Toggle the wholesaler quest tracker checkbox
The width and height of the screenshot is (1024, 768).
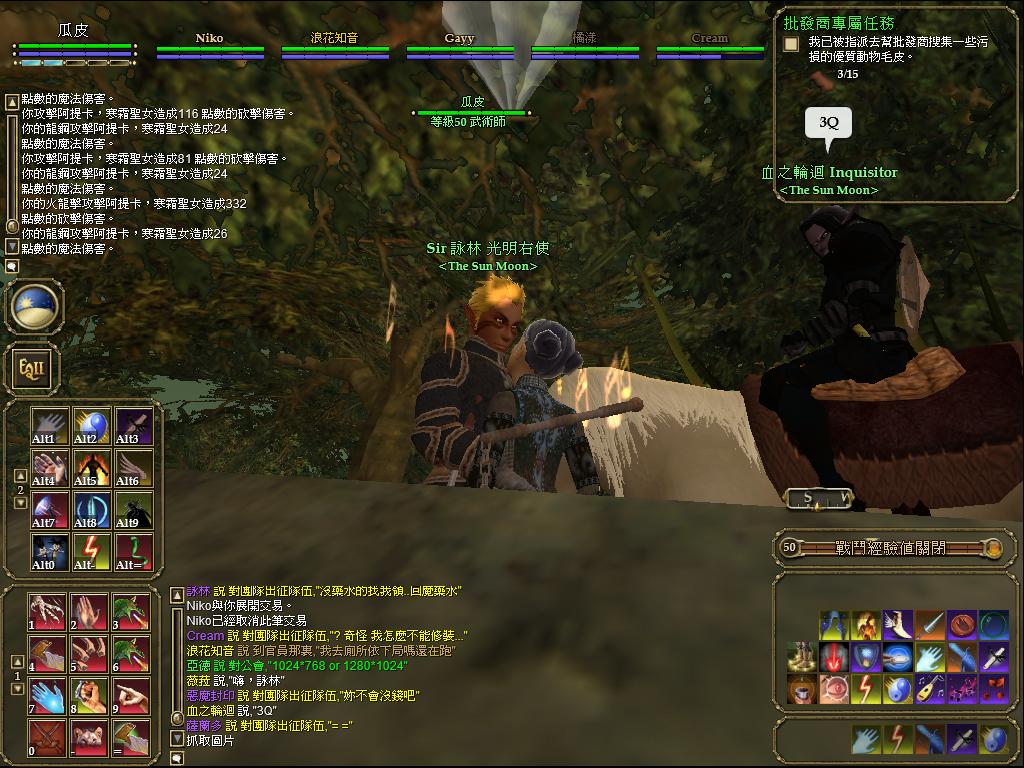click(791, 44)
